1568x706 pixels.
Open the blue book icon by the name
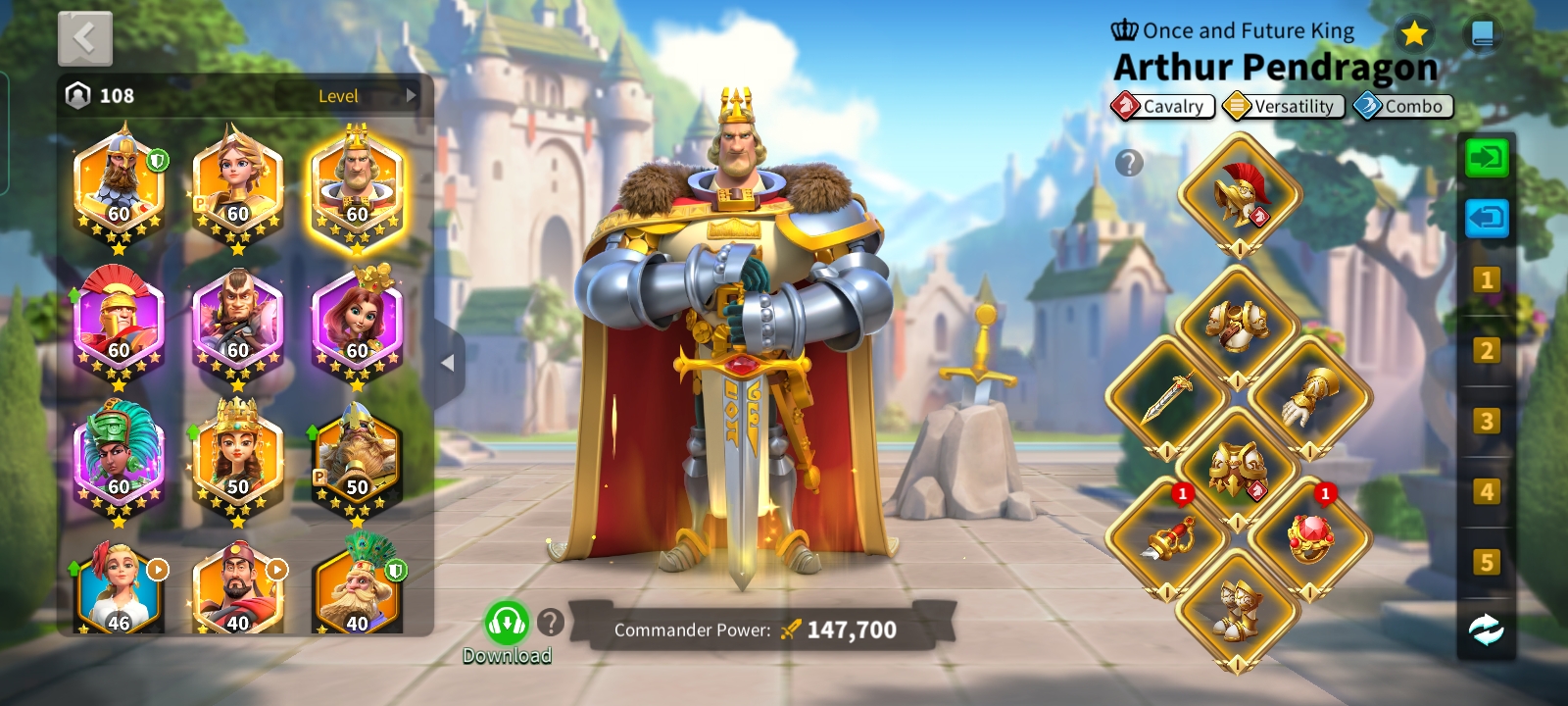pyautogui.click(x=1483, y=34)
